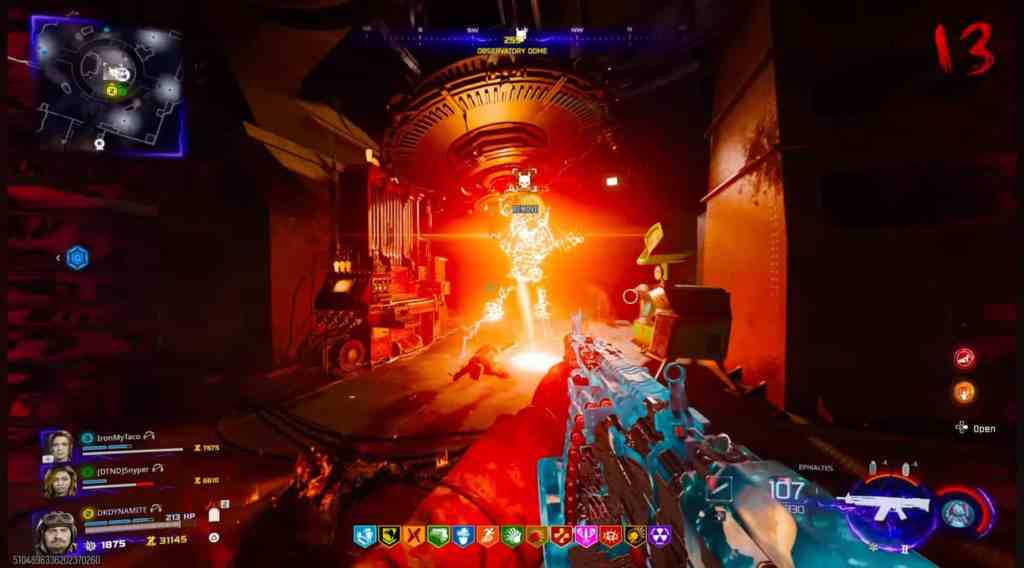Image resolution: width=1024 pixels, height=568 pixels.
Task: Click DKDYNAMITE's own player portrait
Action: pyautogui.click(x=54, y=530)
